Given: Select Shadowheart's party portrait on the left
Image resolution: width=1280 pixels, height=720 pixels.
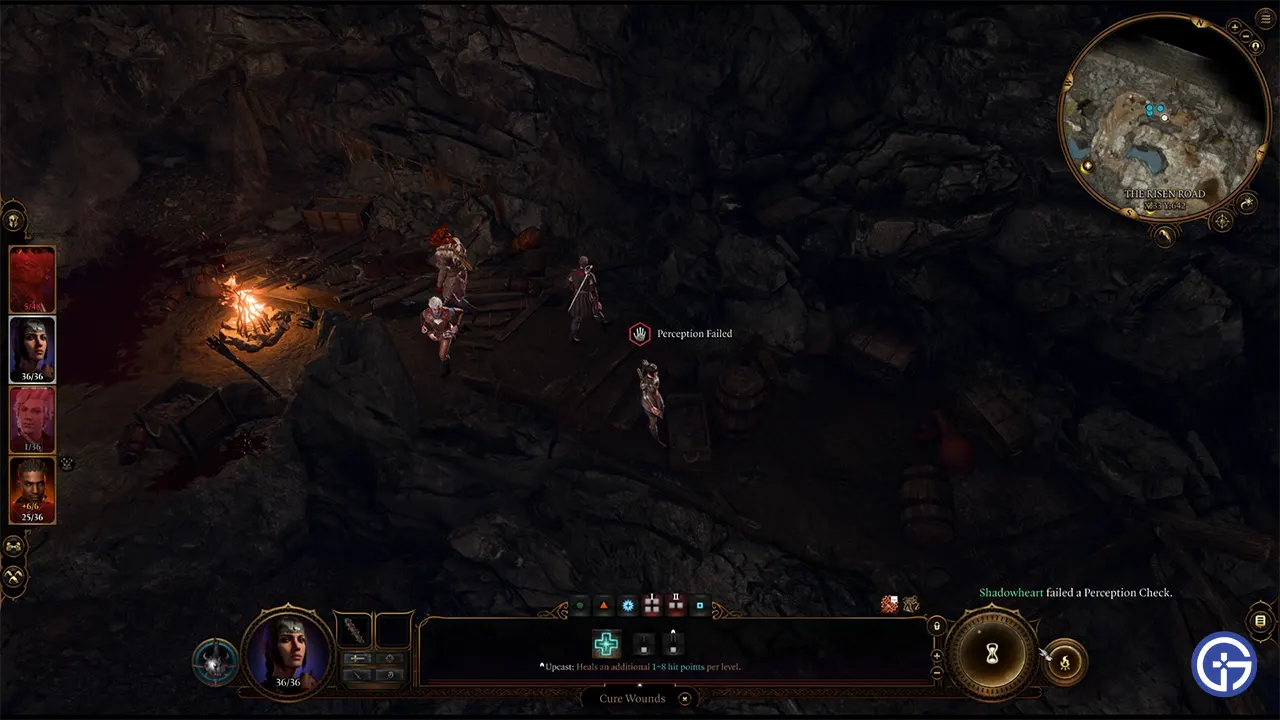Looking at the screenshot, I should pyautogui.click(x=32, y=349).
